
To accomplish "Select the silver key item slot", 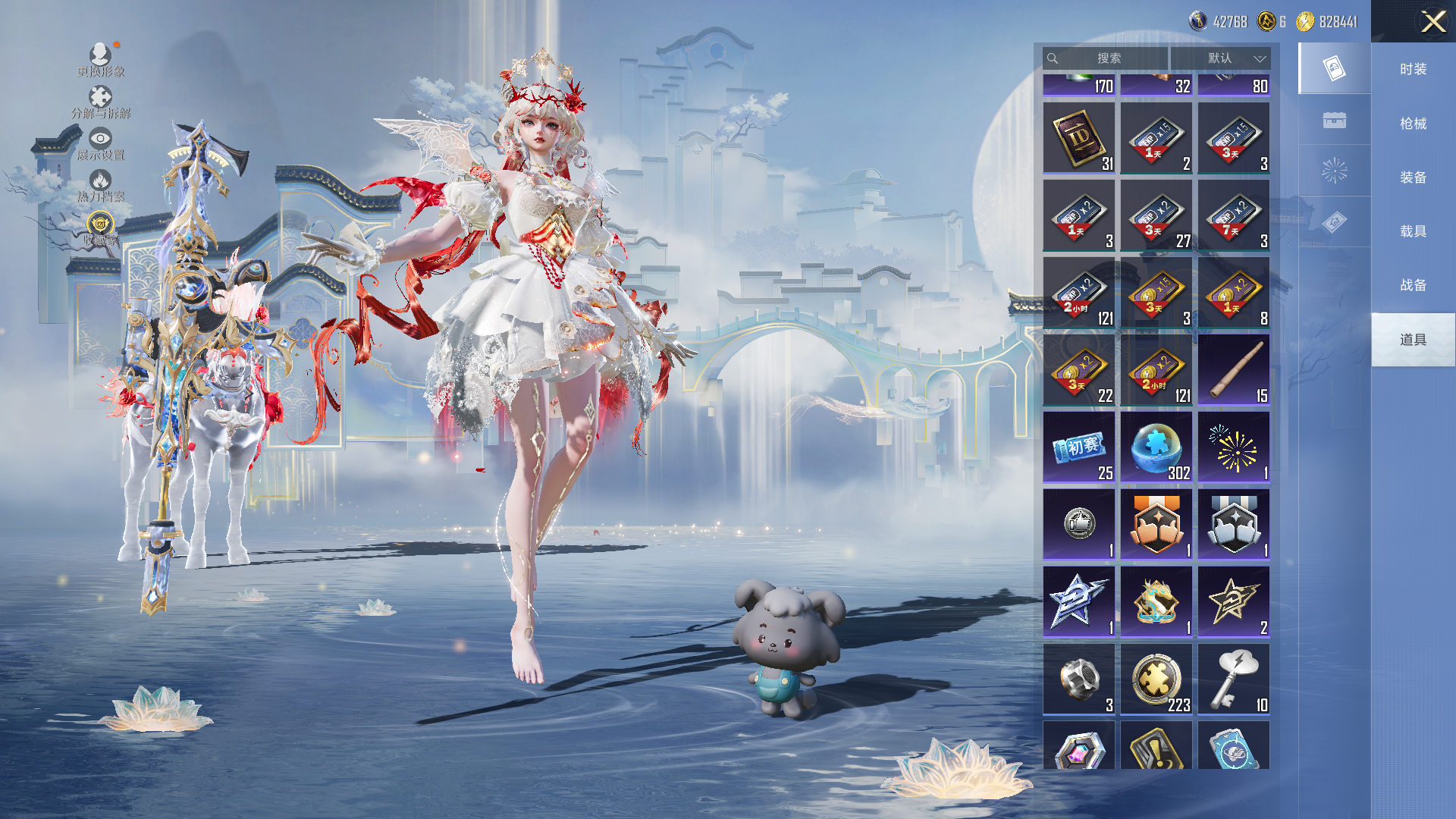I will 1234,679.
